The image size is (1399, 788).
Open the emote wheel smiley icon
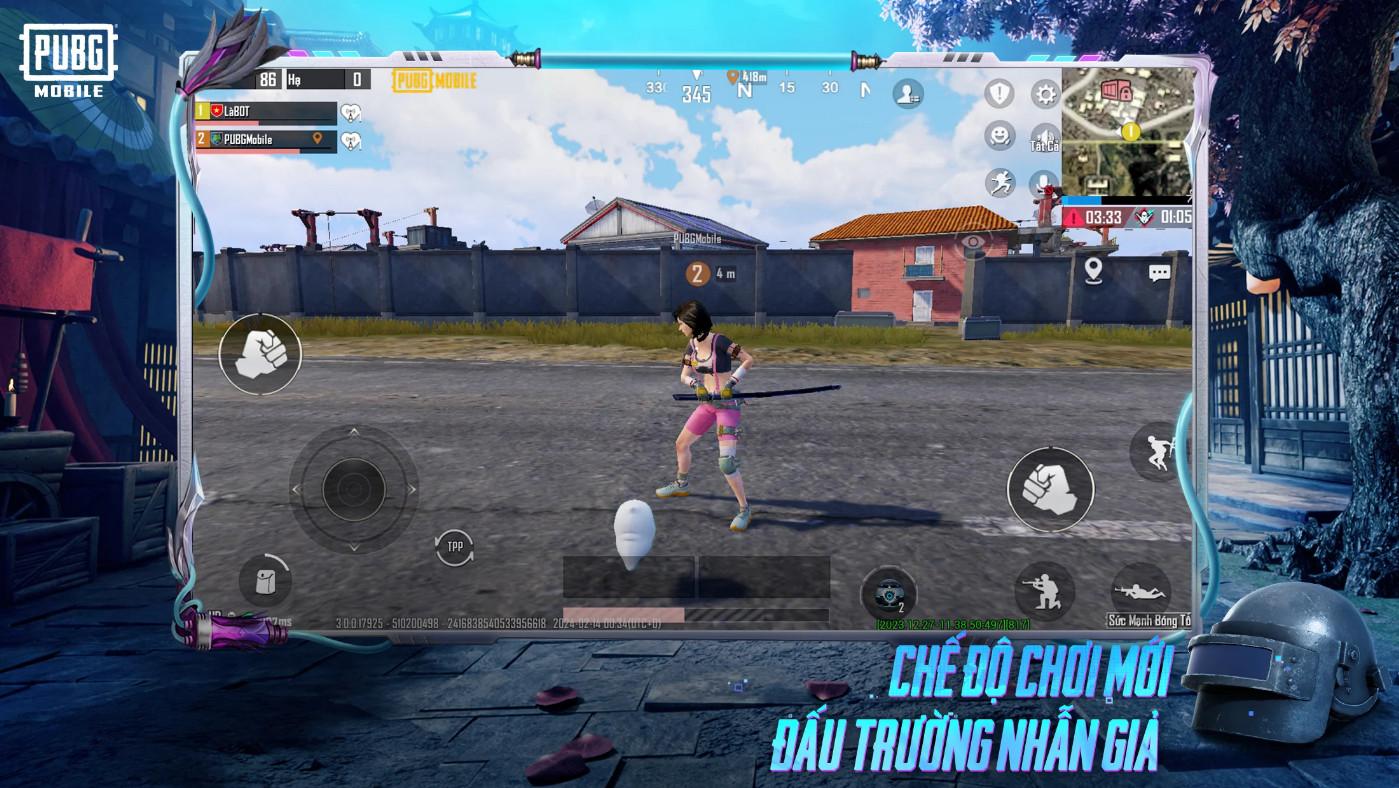(x=1000, y=135)
